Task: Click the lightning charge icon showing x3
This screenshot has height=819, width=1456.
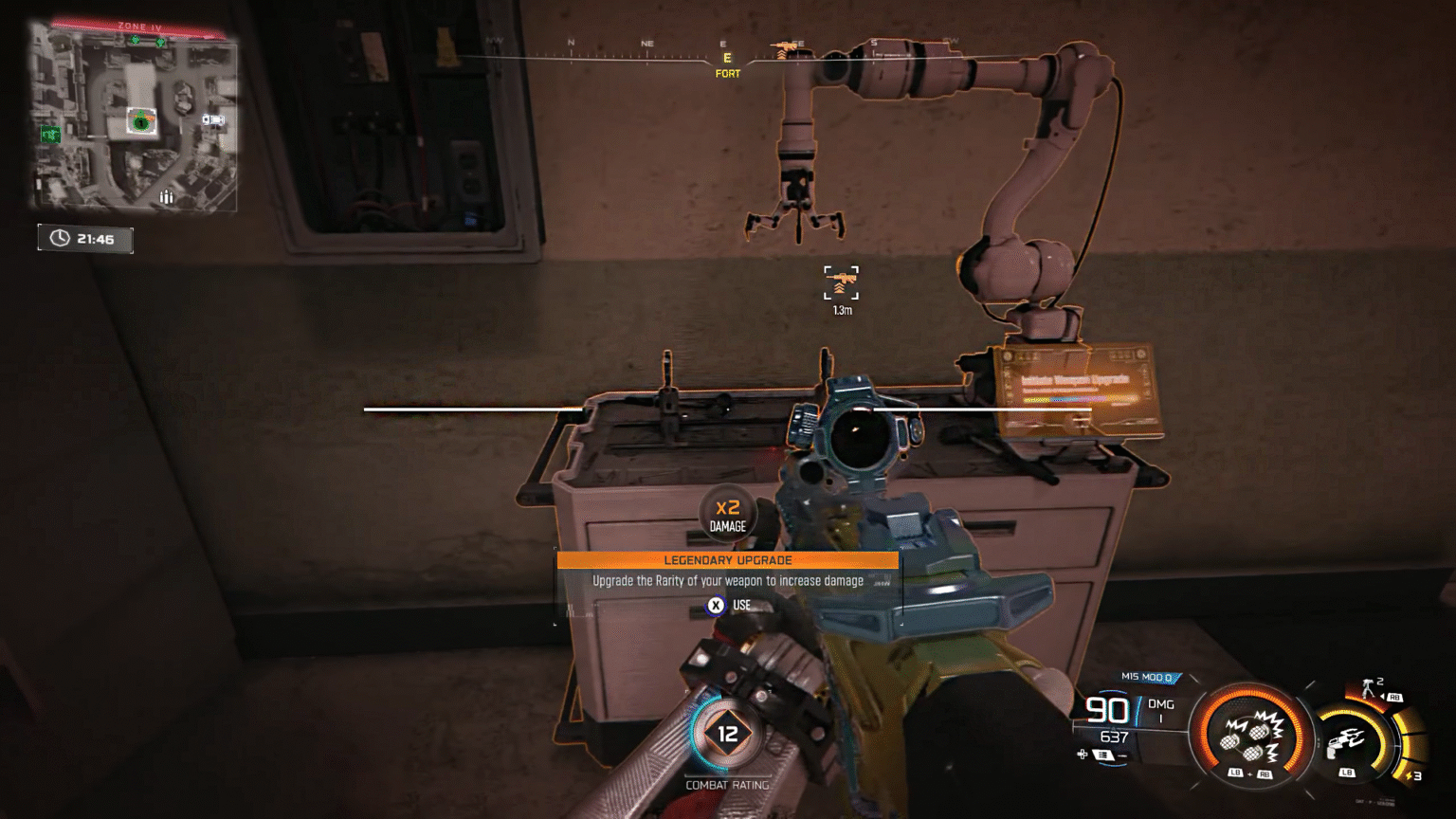Action: [1410, 774]
